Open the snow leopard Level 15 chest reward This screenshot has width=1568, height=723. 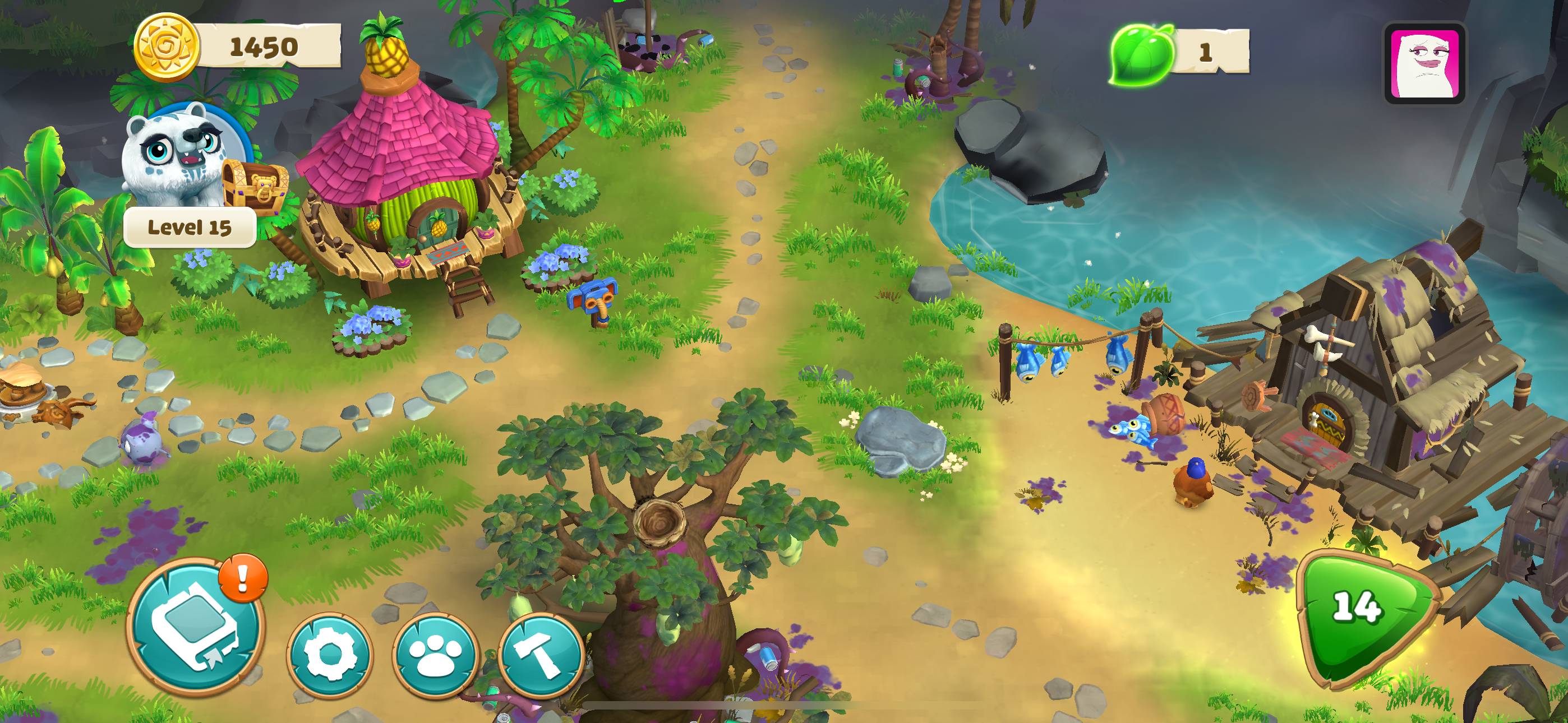[x=255, y=186]
